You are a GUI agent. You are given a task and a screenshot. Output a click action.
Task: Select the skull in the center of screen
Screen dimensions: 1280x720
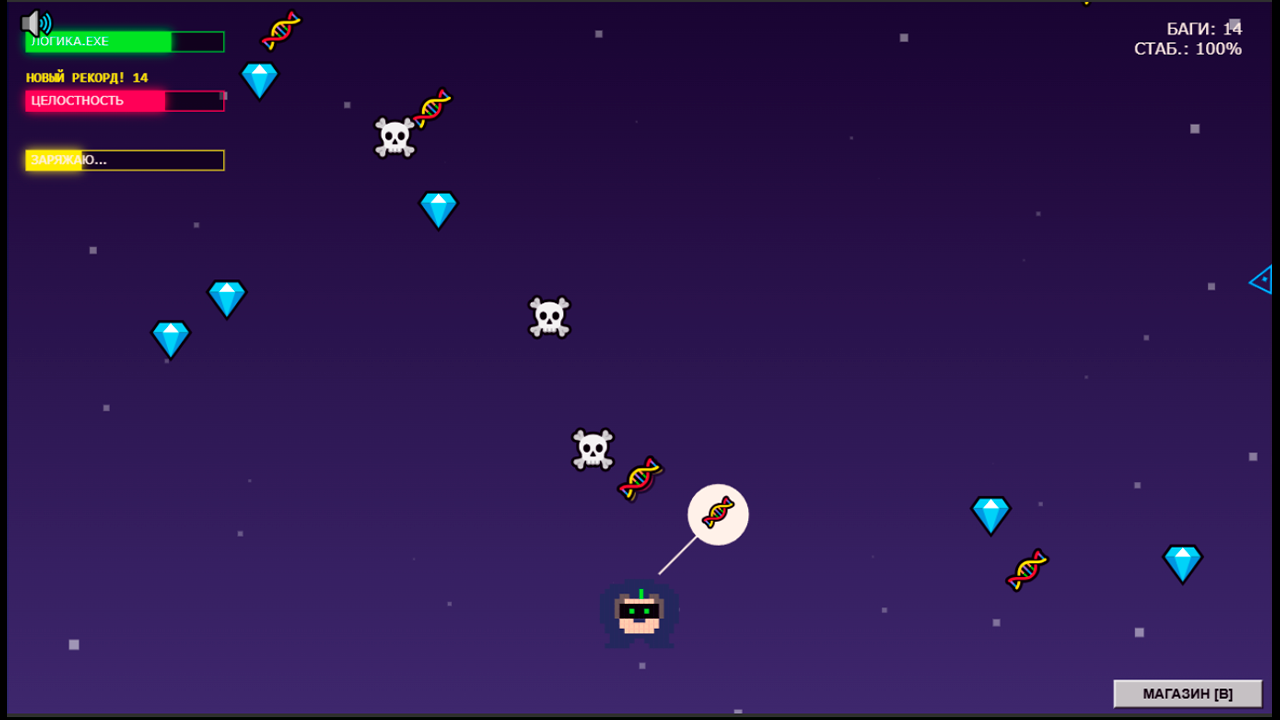coord(548,316)
